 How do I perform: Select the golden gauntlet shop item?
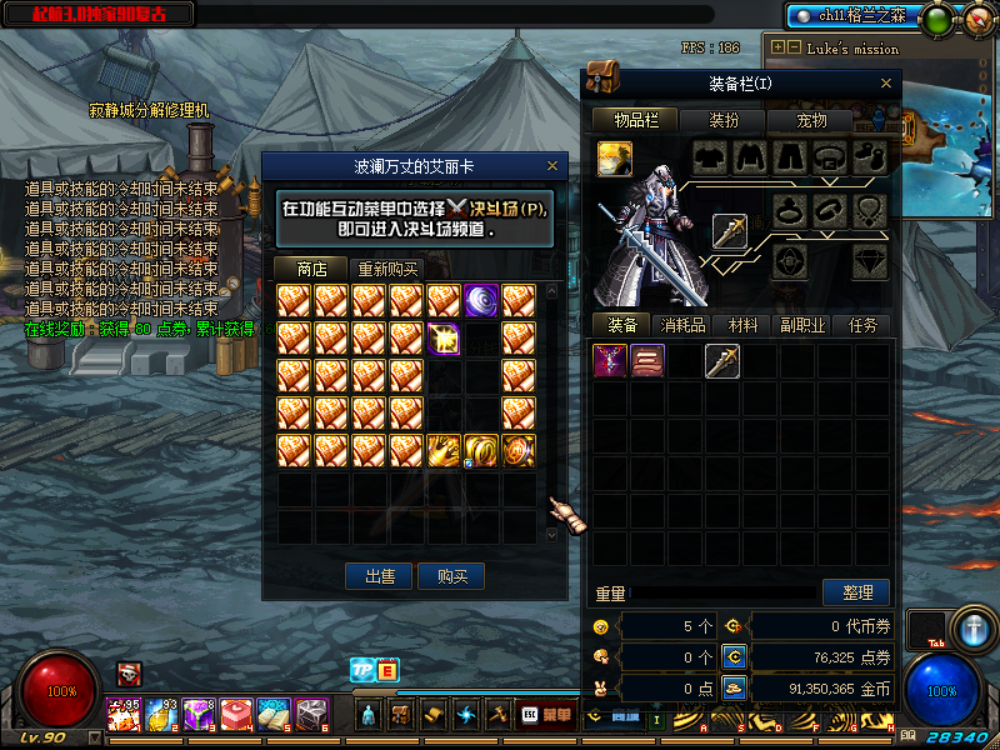(443, 450)
